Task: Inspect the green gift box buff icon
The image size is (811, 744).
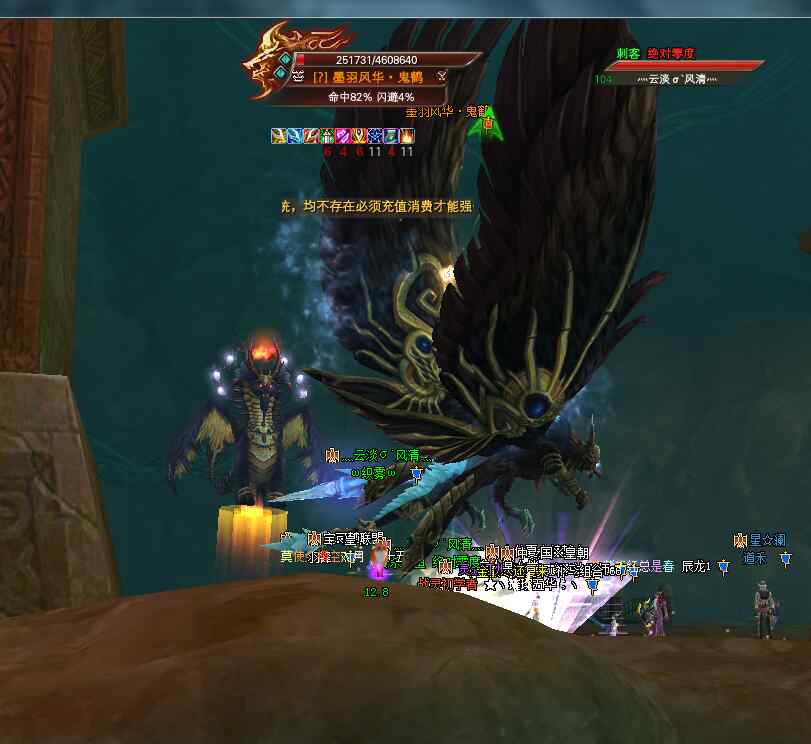Action: pos(326,136)
